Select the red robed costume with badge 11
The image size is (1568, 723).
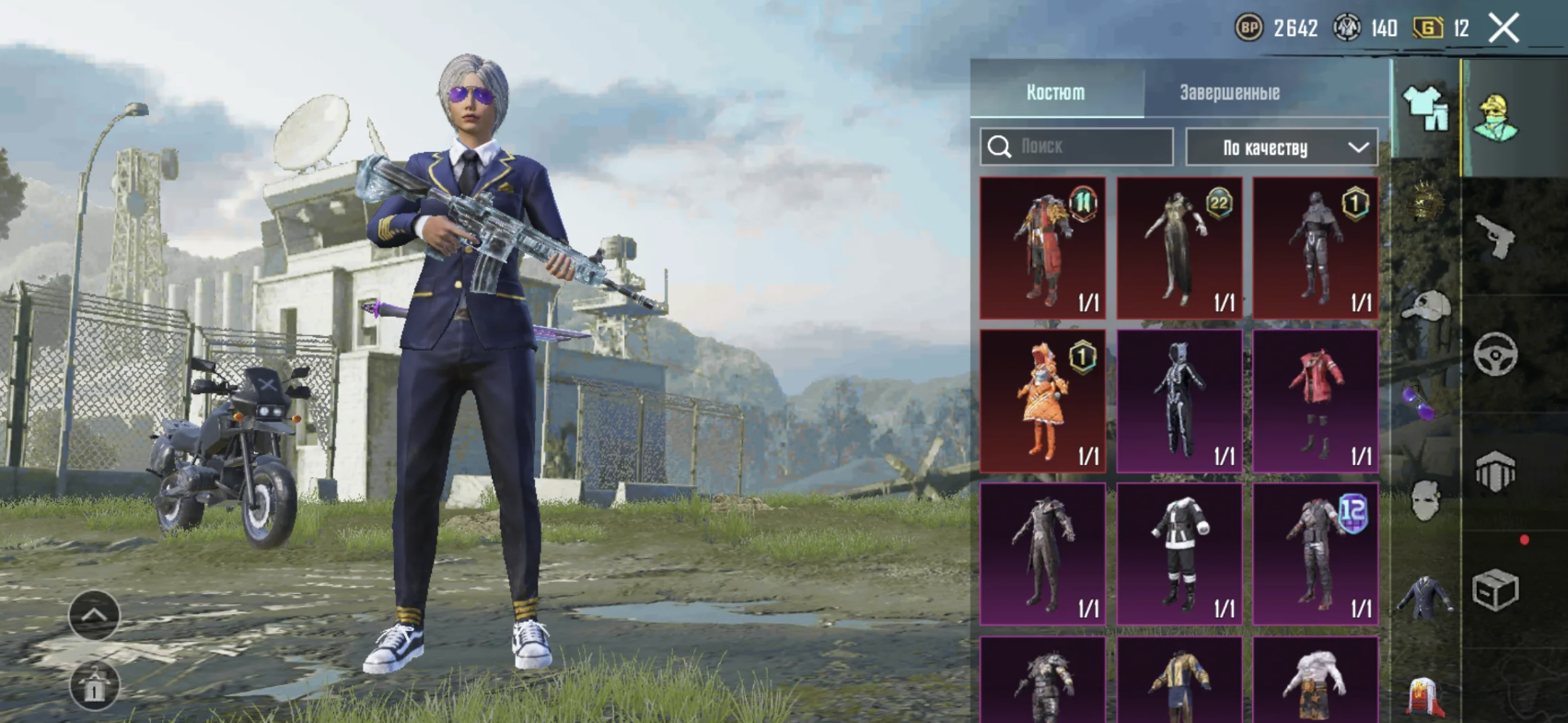pos(1043,248)
